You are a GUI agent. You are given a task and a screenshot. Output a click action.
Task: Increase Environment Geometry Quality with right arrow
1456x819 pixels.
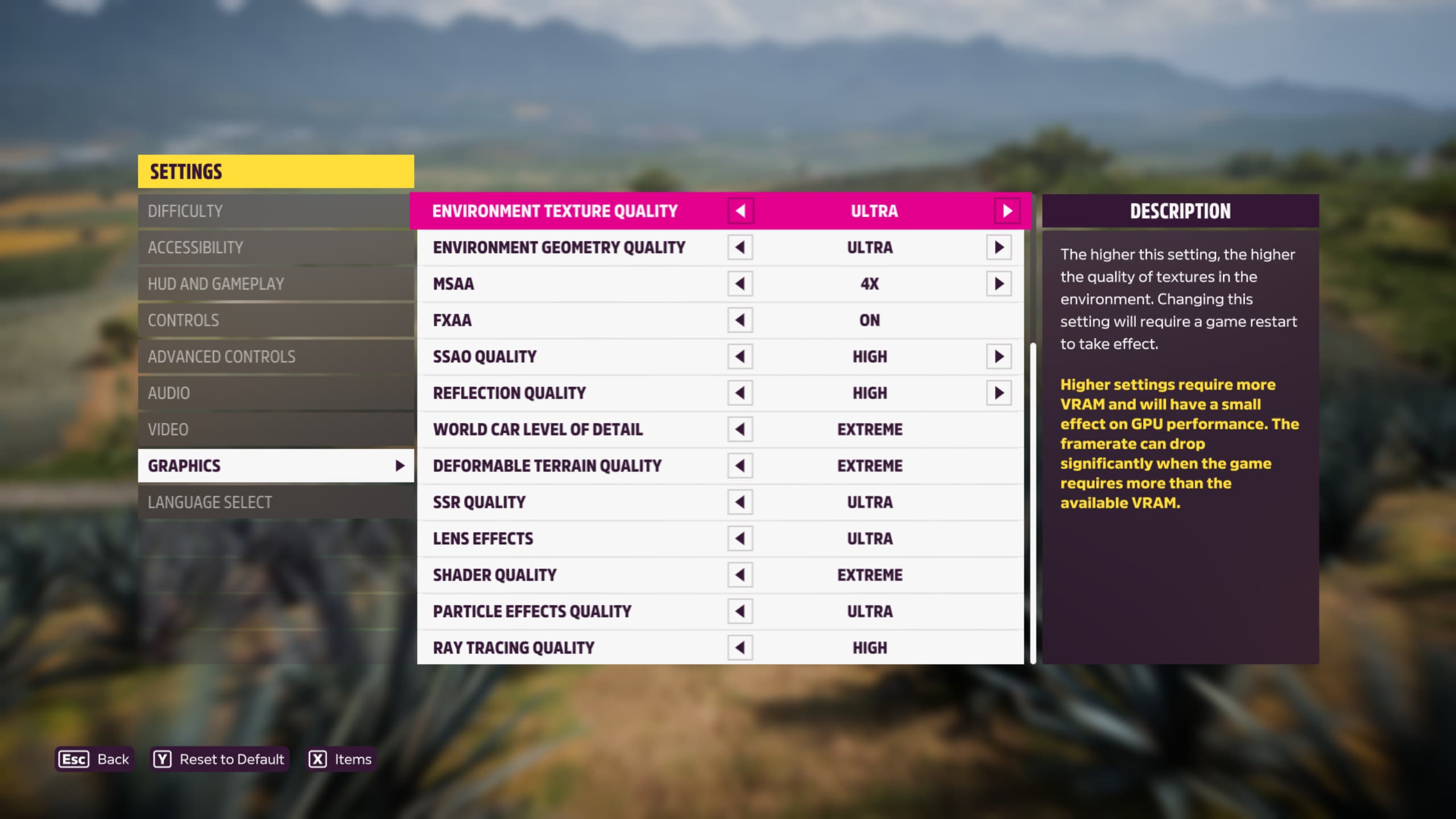tap(999, 247)
